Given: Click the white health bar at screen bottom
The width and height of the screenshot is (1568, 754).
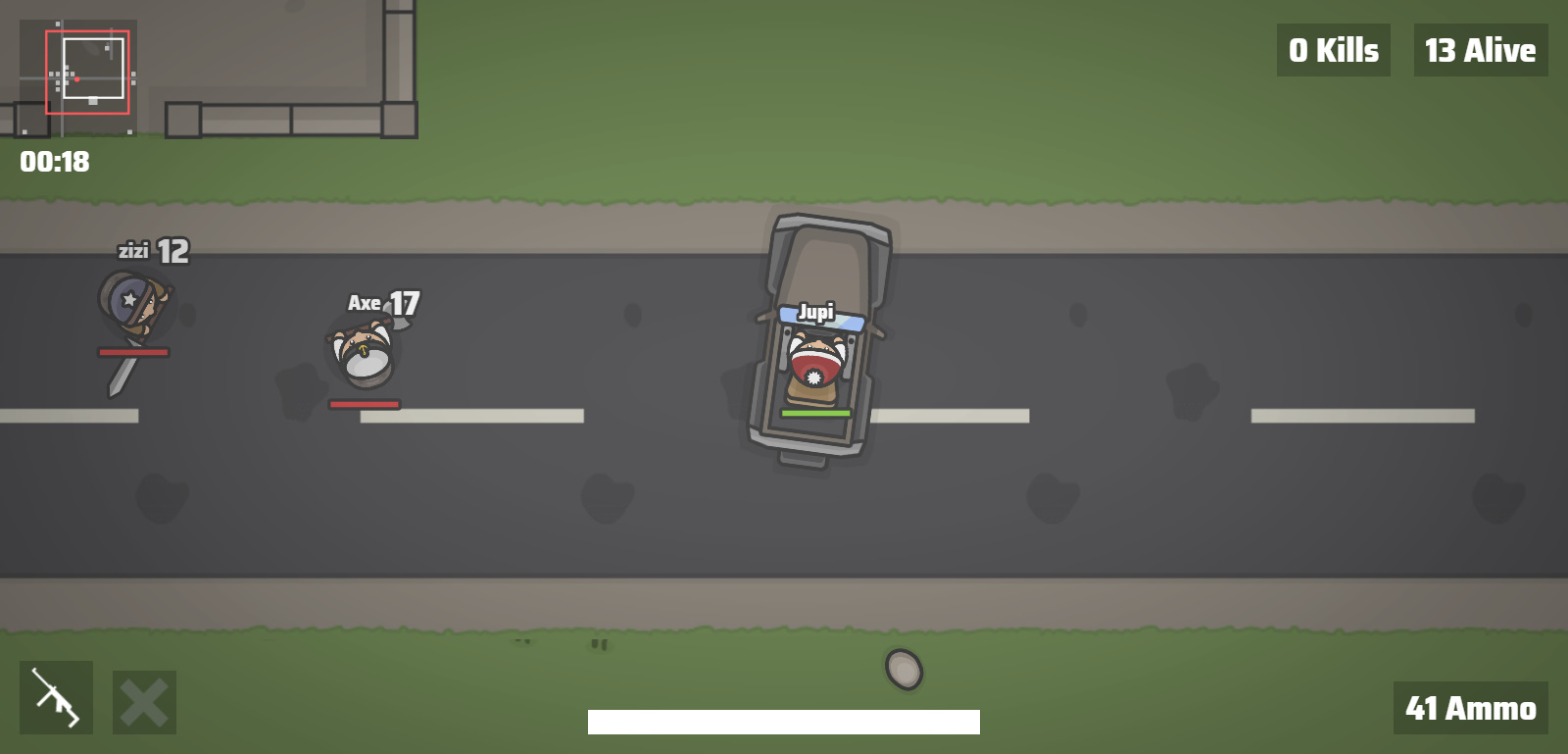Looking at the screenshot, I should click(x=783, y=722).
